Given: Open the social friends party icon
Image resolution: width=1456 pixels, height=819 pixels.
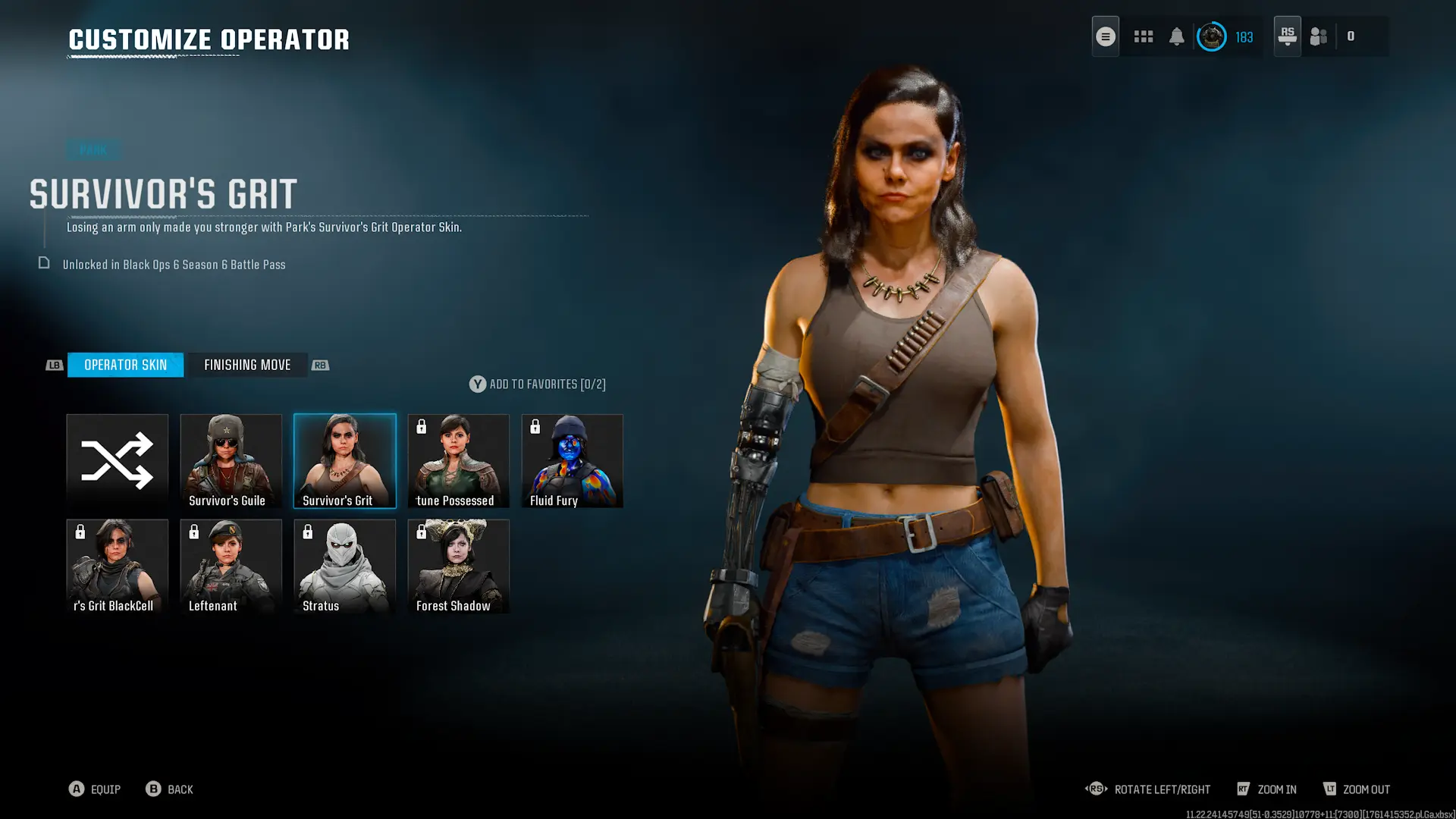Looking at the screenshot, I should (1319, 36).
